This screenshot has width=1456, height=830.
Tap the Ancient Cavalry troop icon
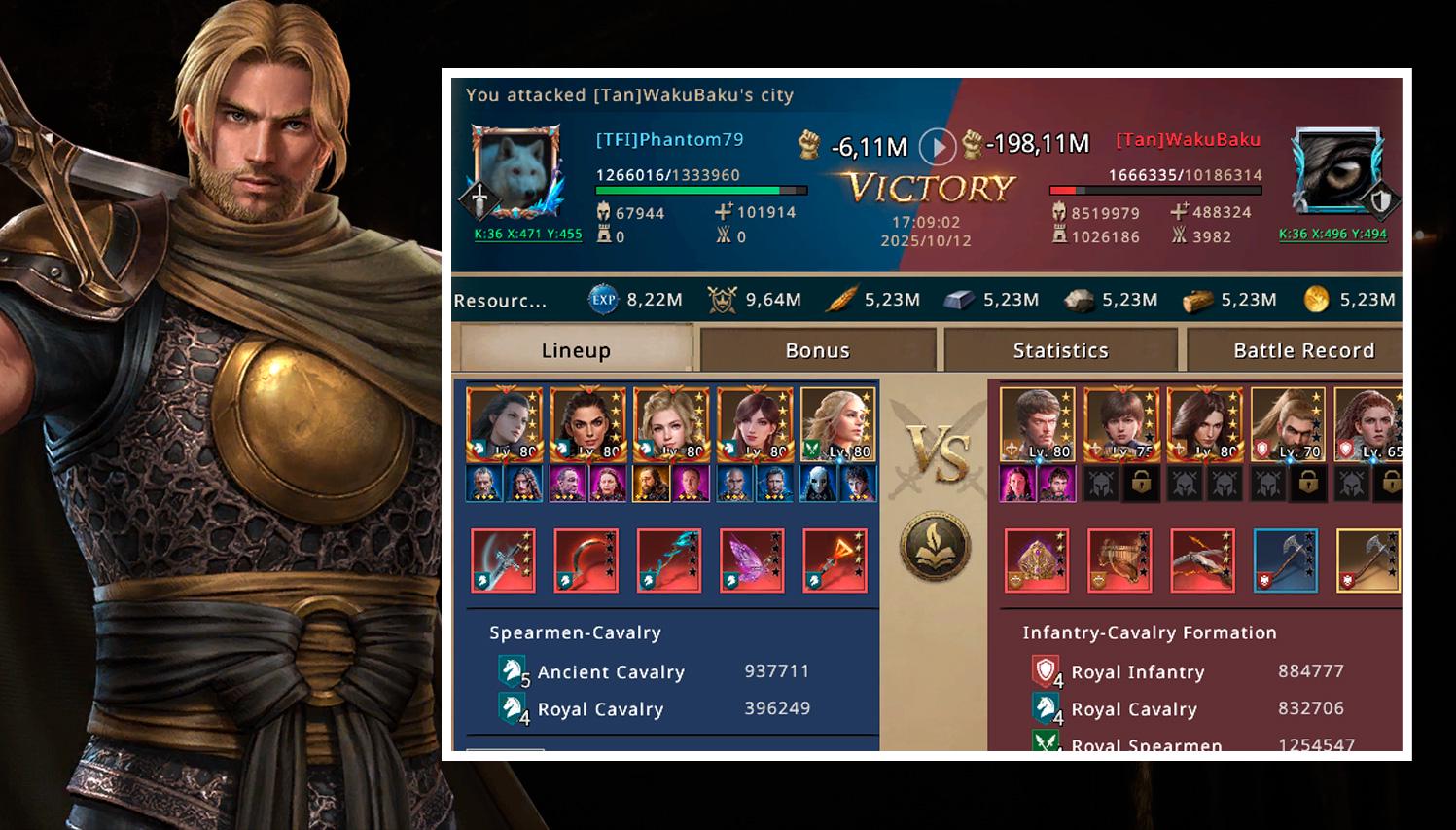[x=513, y=671]
